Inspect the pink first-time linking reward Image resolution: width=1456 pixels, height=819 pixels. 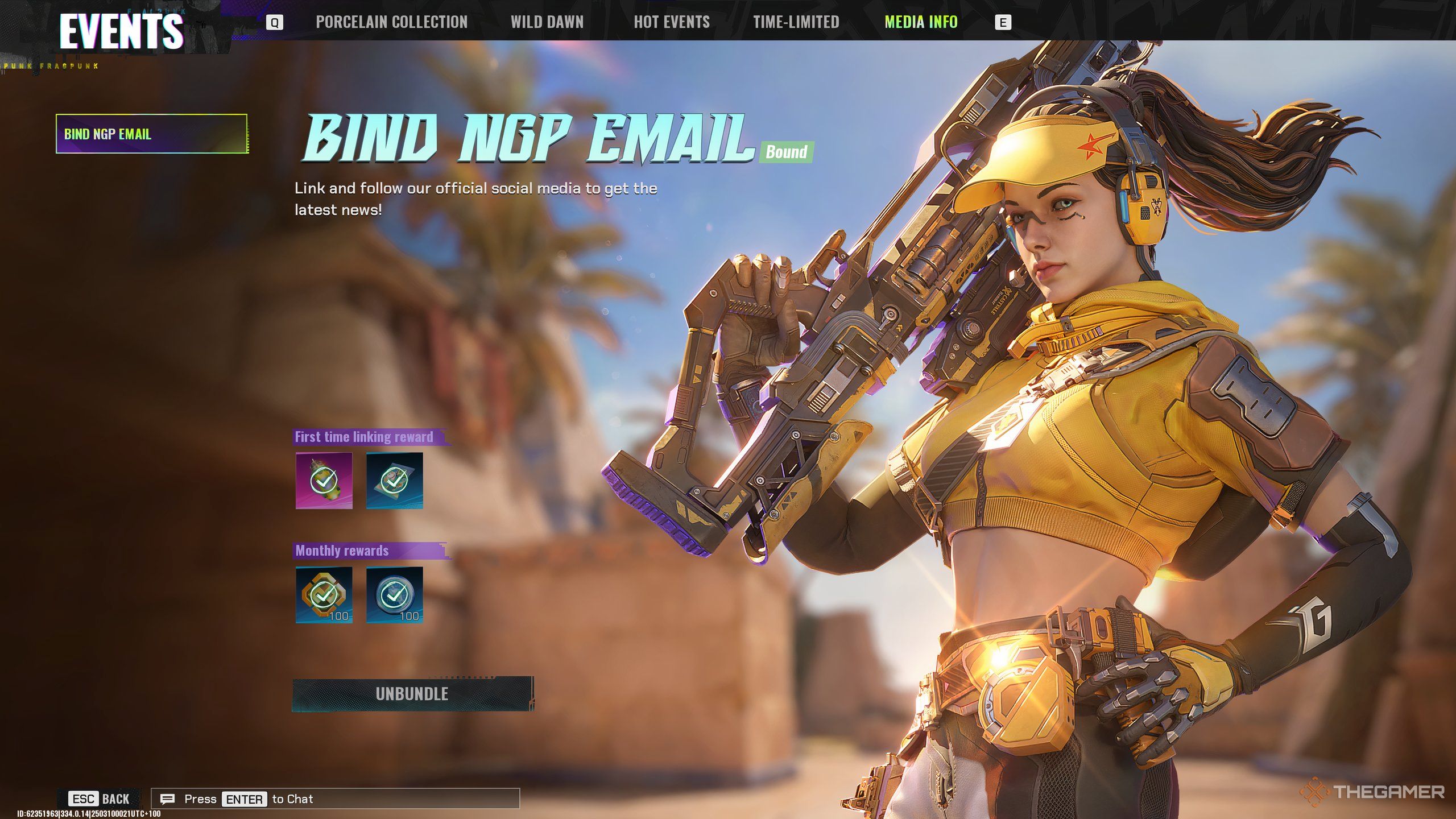click(x=324, y=481)
